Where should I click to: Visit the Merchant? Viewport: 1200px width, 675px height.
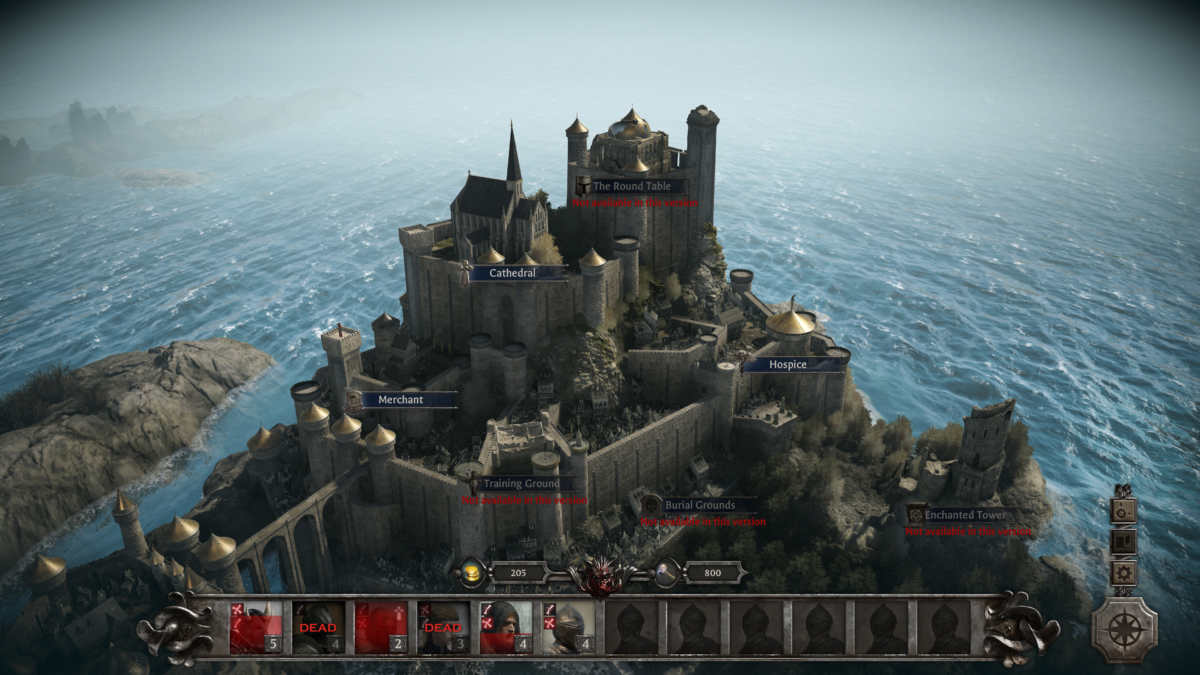(x=401, y=400)
